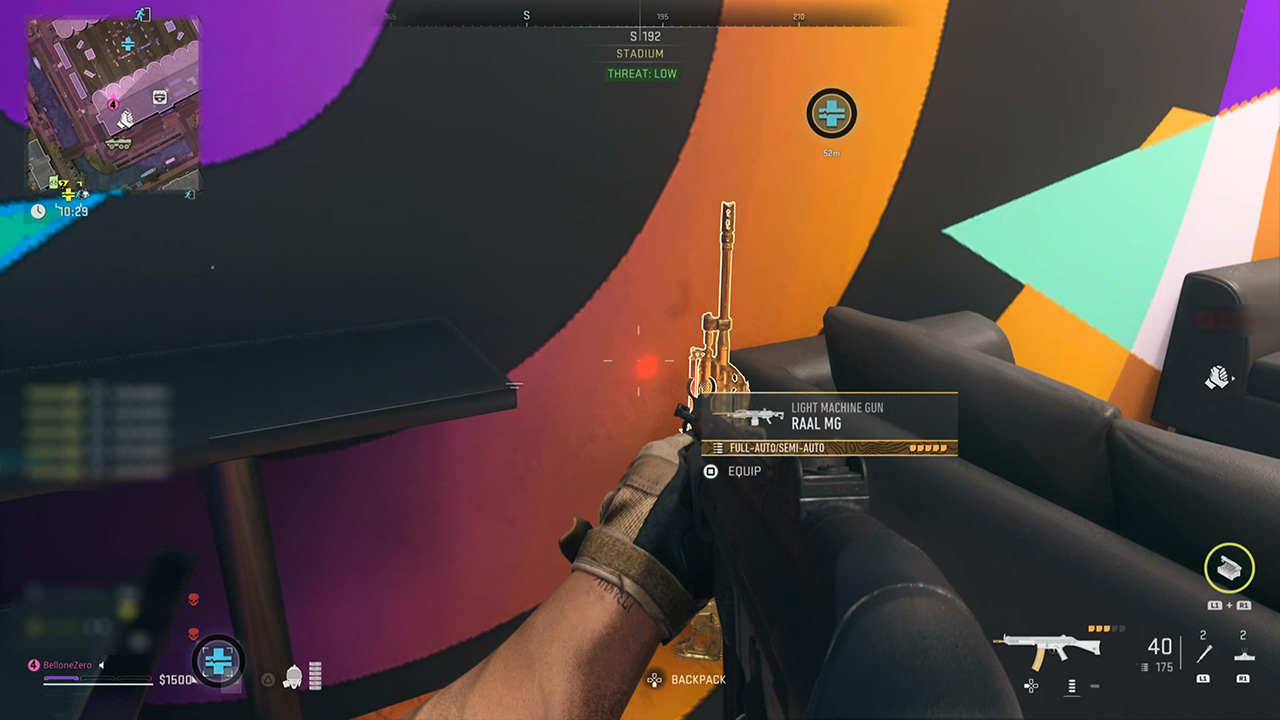The image size is (1280, 720).
Task: Click the $1500 cash counter
Action: point(177,679)
